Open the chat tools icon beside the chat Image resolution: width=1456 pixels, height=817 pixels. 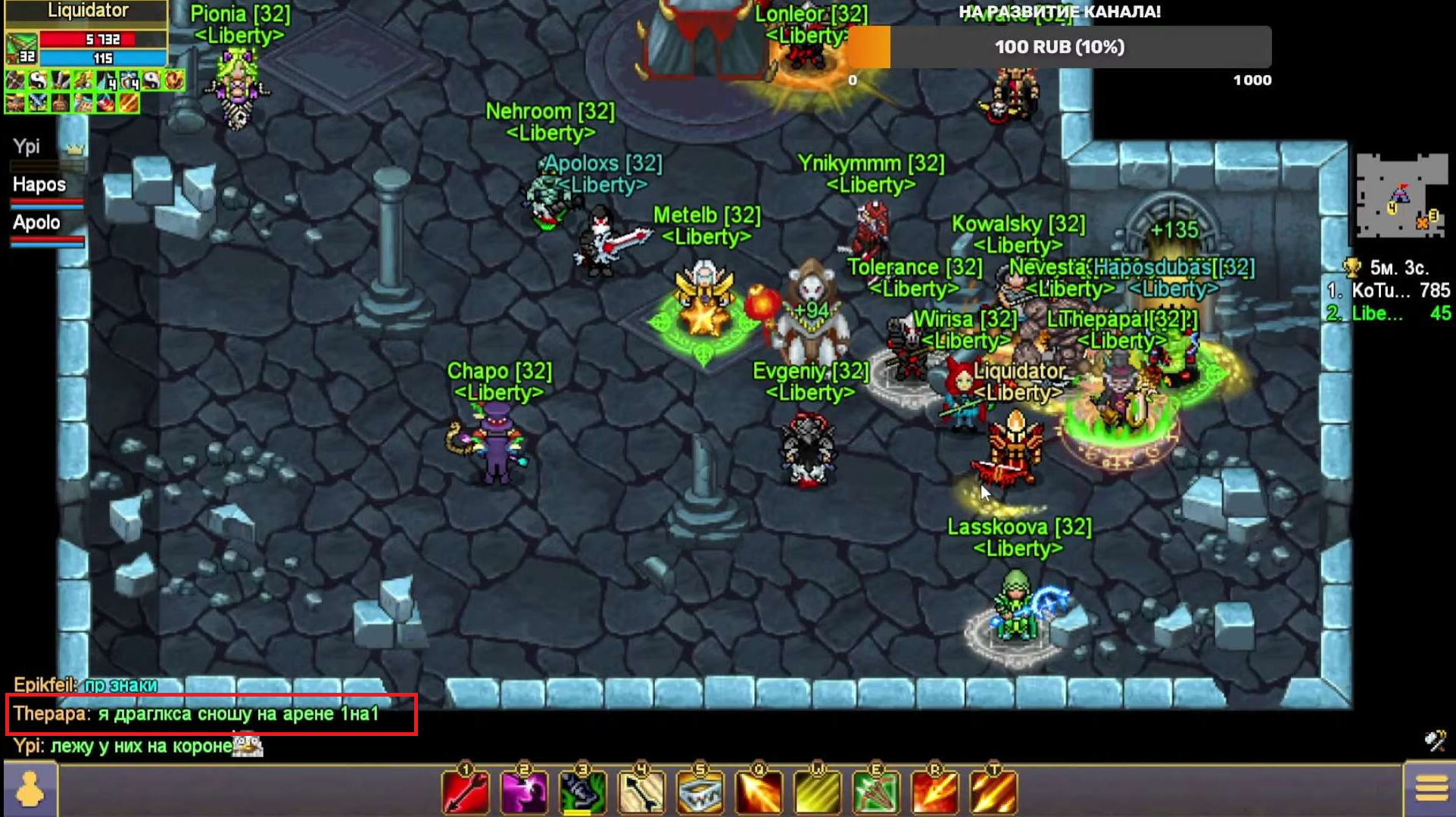(x=1435, y=740)
